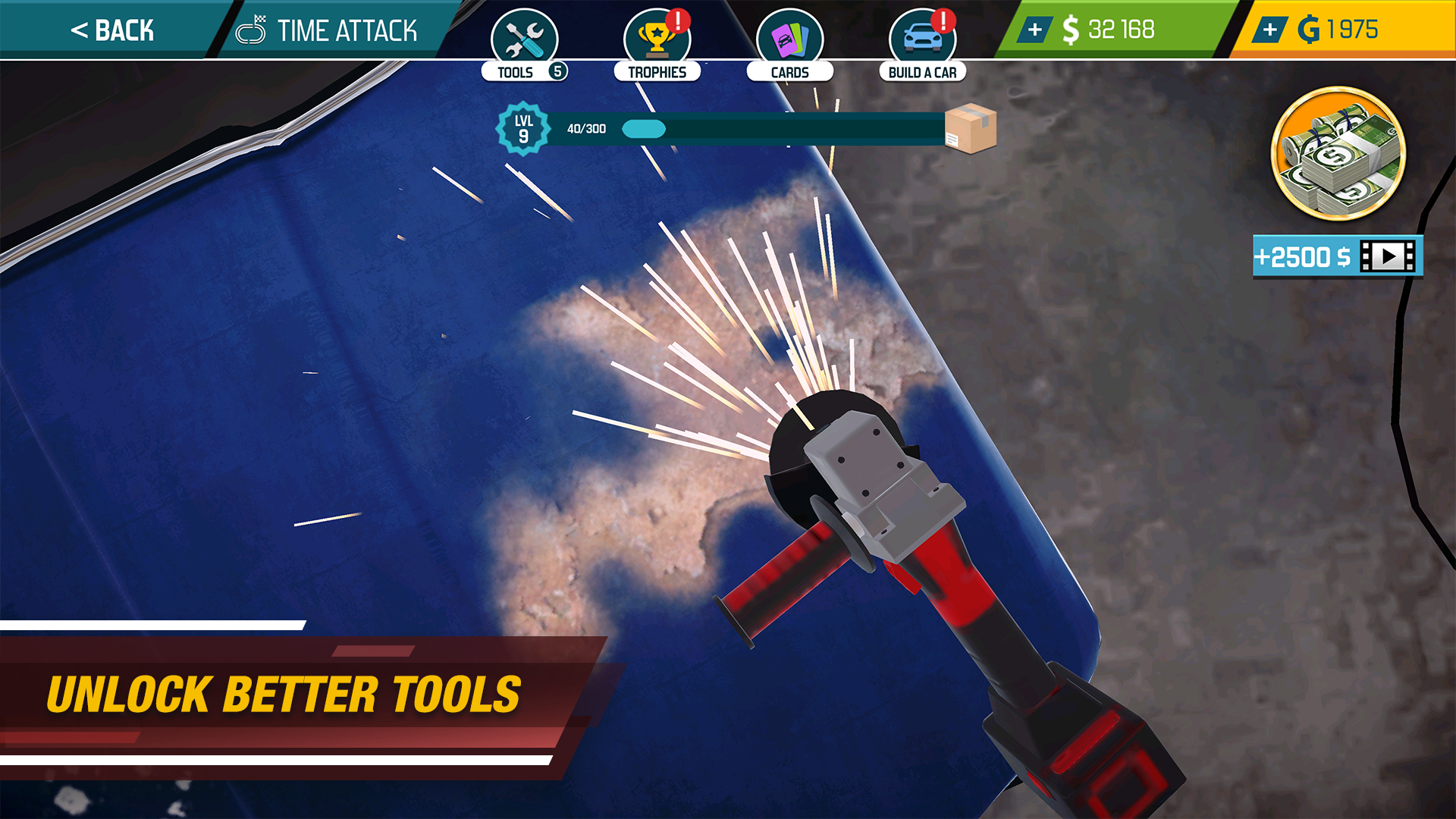This screenshot has height=819, width=1456.
Task: Select the TOOLS label tab
Action: point(515,71)
